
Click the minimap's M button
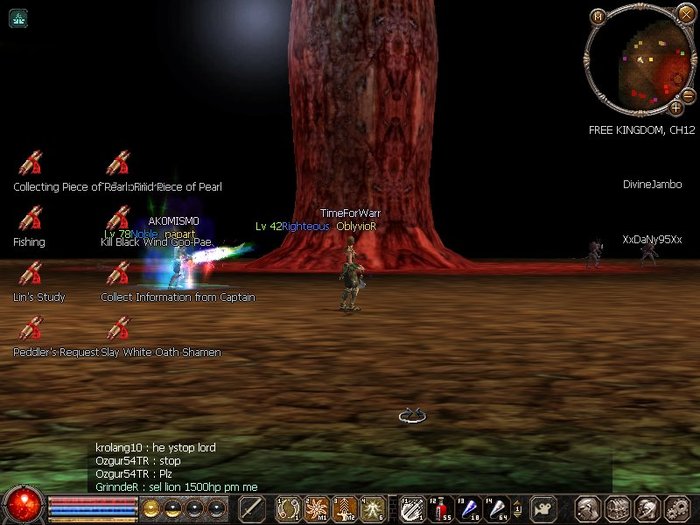pyautogui.click(x=597, y=16)
